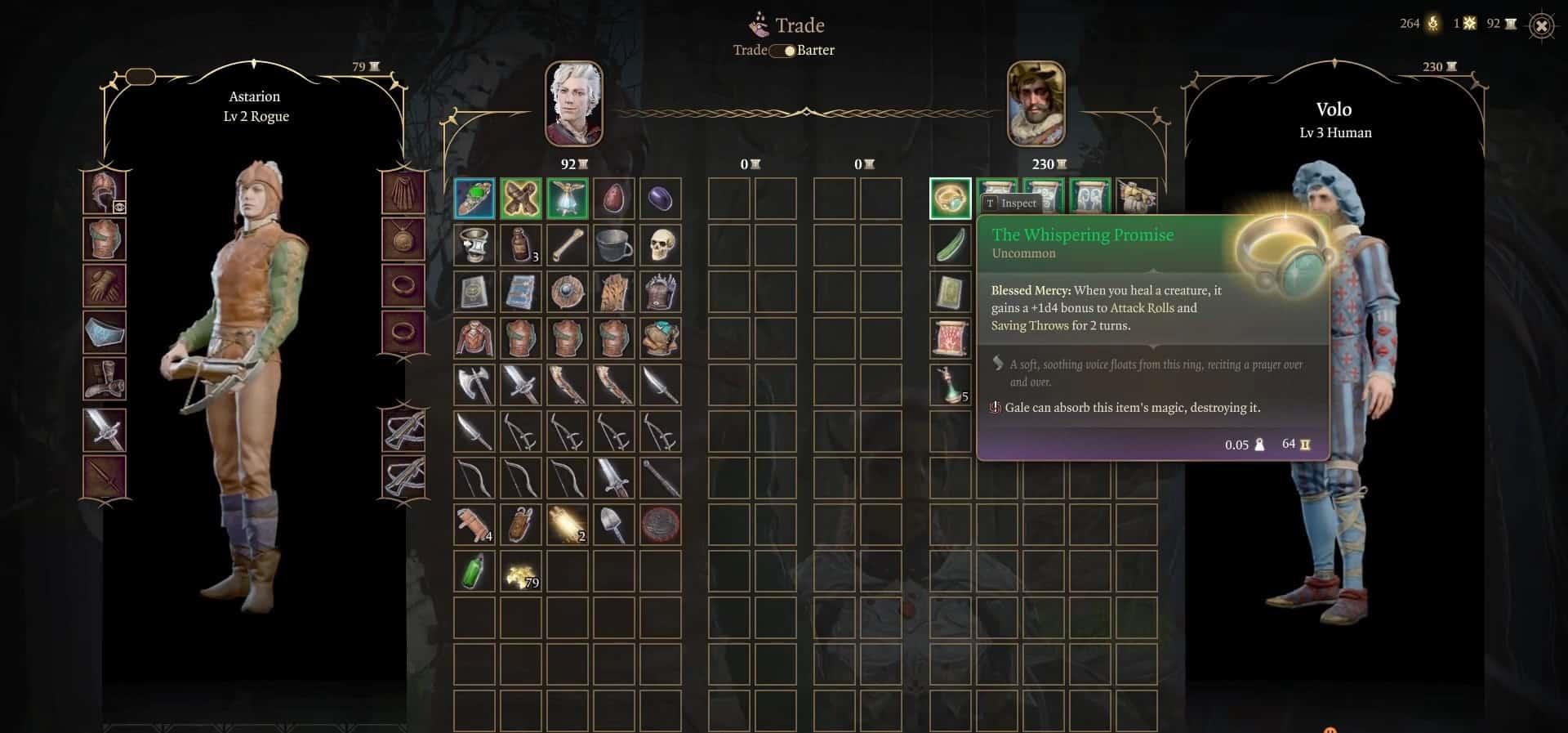Select the bone item slot
Image resolution: width=1568 pixels, height=733 pixels.
[x=568, y=245]
